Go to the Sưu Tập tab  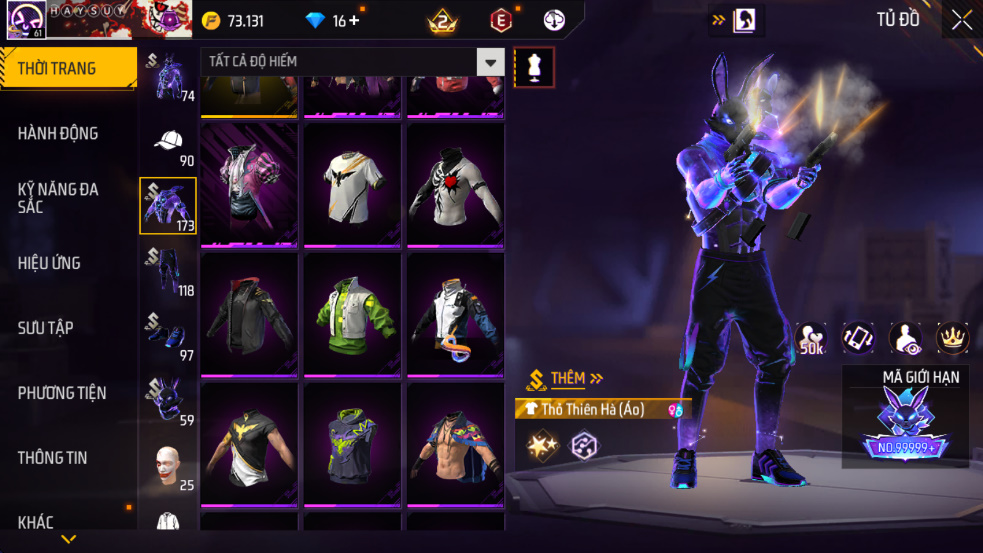46,328
